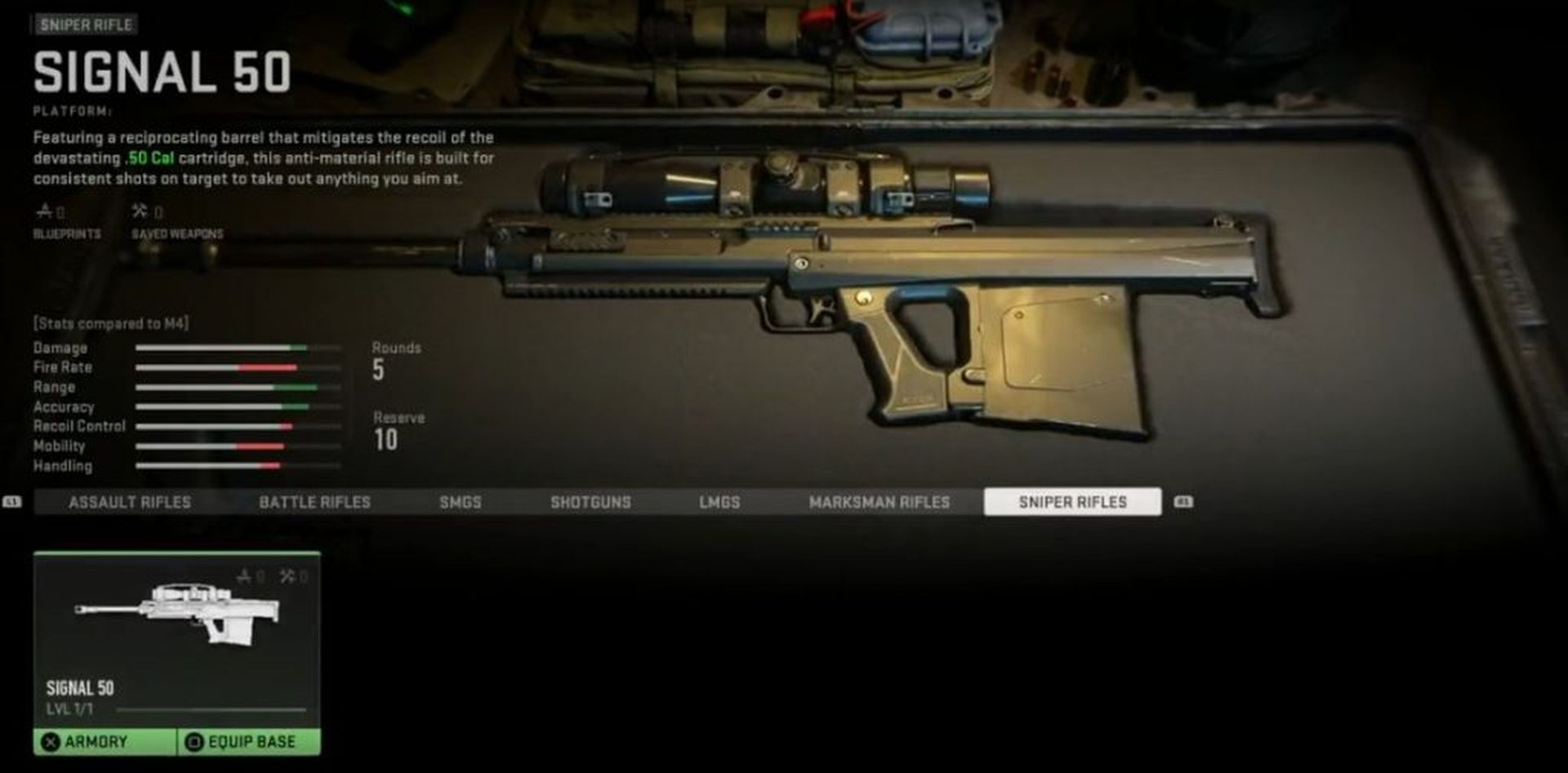Switch to the Assault Rifles tab
Screen dimensions: 1568x773
coord(129,502)
